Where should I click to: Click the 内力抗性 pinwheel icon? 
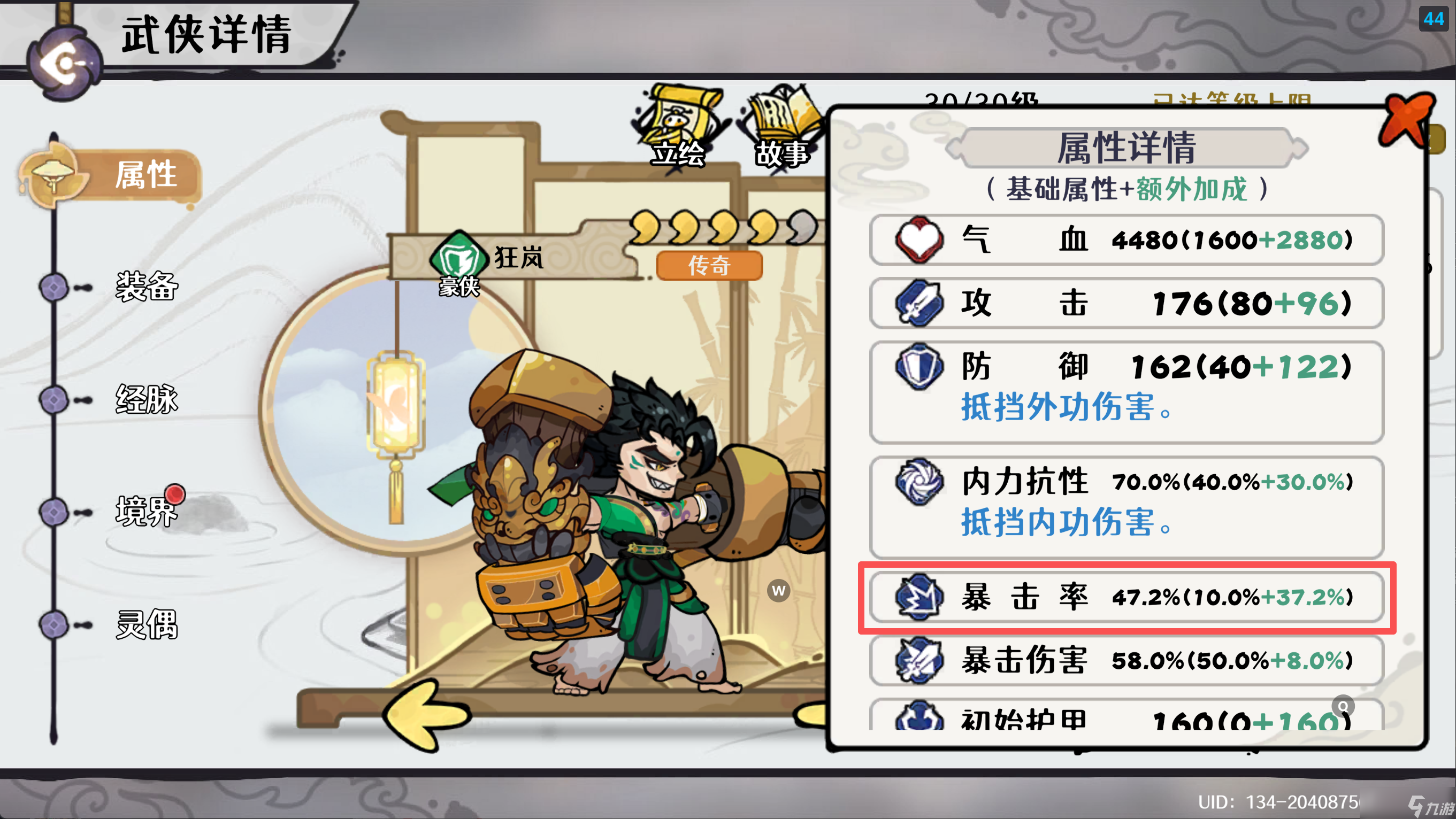(x=920, y=483)
